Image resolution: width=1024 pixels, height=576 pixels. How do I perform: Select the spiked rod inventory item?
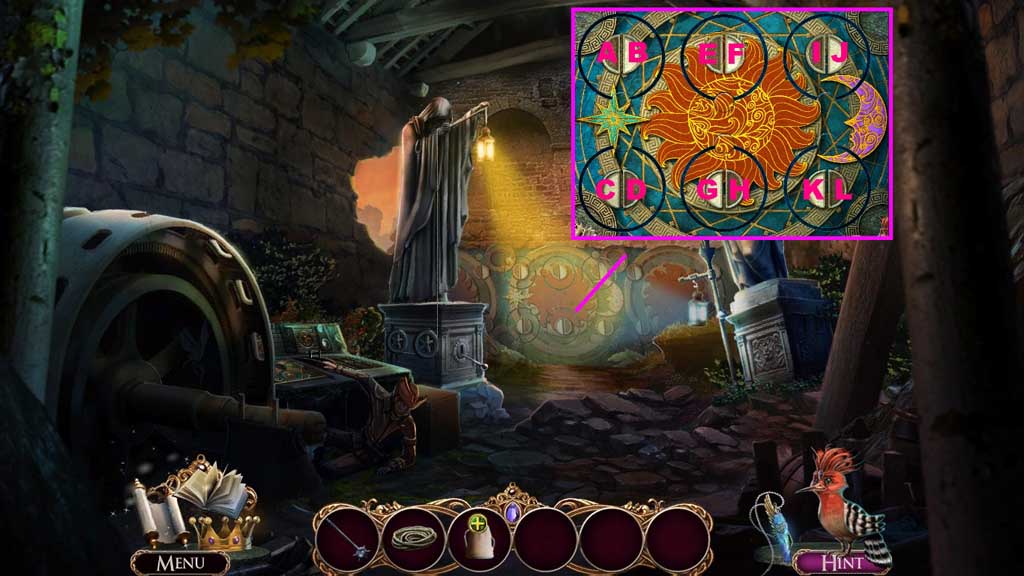[347, 540]
